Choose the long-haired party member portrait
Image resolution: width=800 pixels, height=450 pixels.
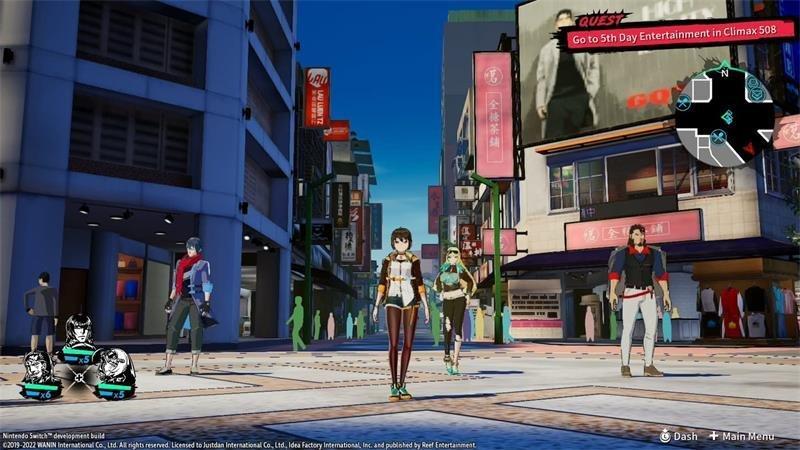pyautogui.click(x=78, y=330)
